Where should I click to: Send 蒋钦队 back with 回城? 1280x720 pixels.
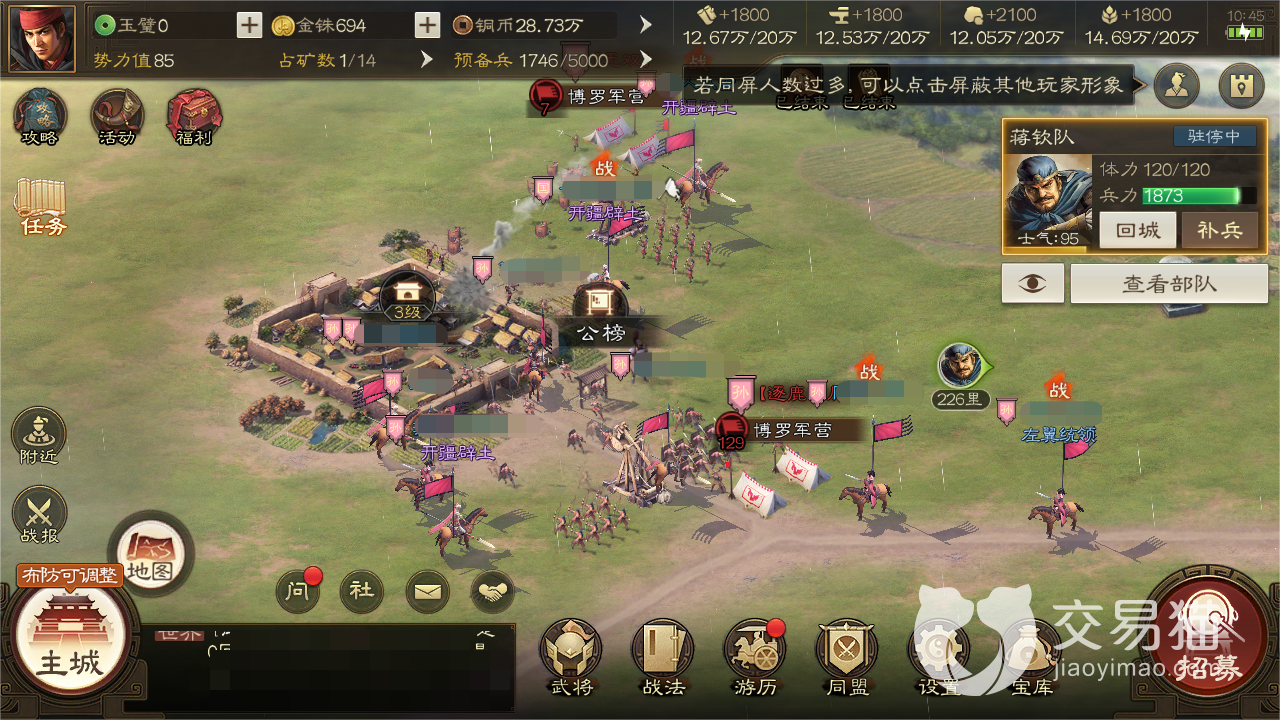tap(1138, 230)
